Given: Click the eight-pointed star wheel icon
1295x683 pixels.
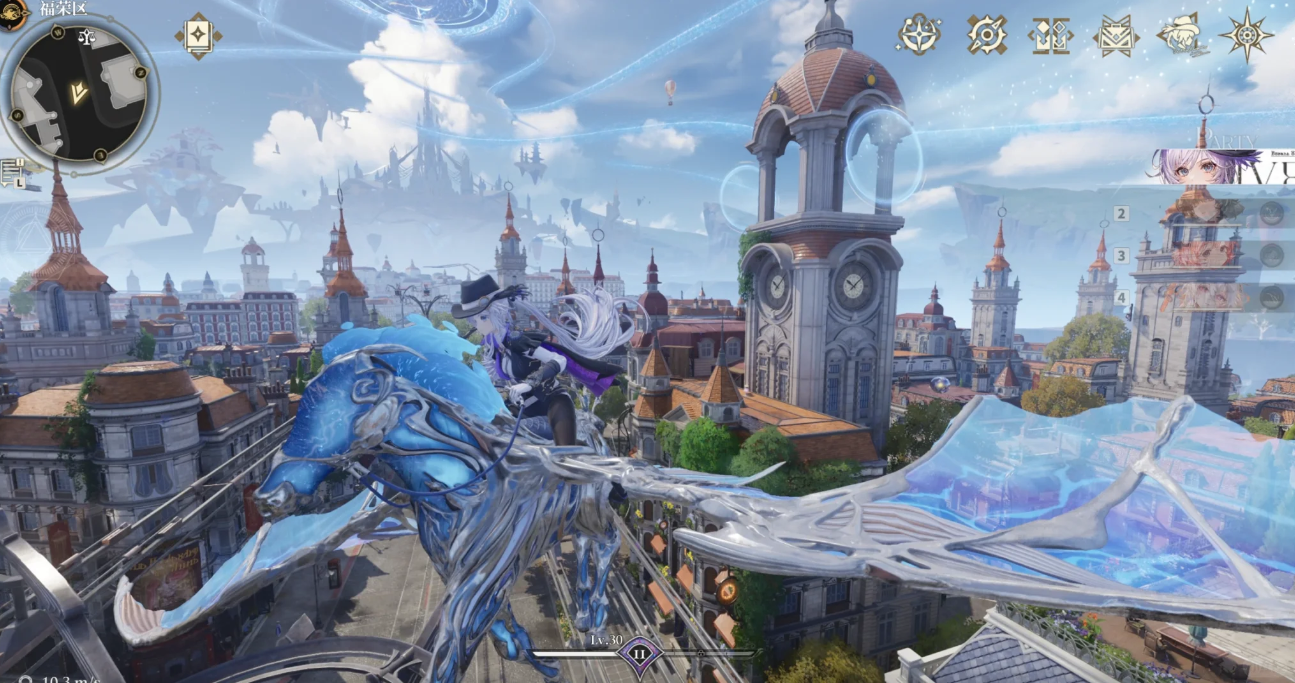Looking at the screenshot, I should pos(1246,35).
